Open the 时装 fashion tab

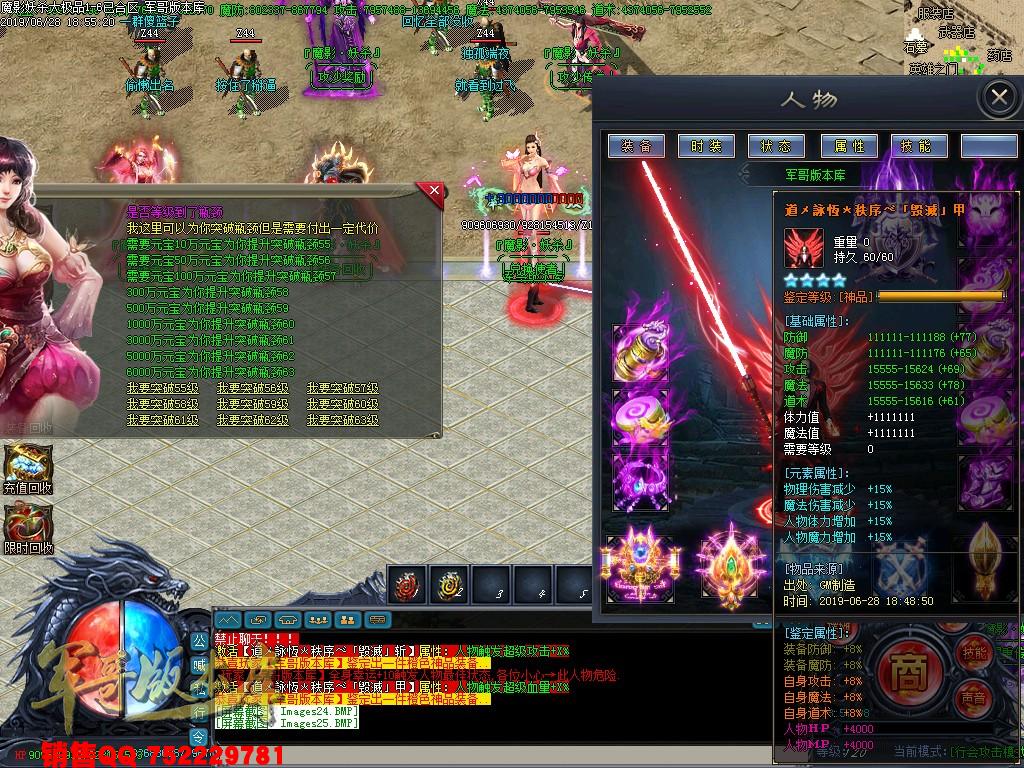pyautogui.click(x=706, y=146)
